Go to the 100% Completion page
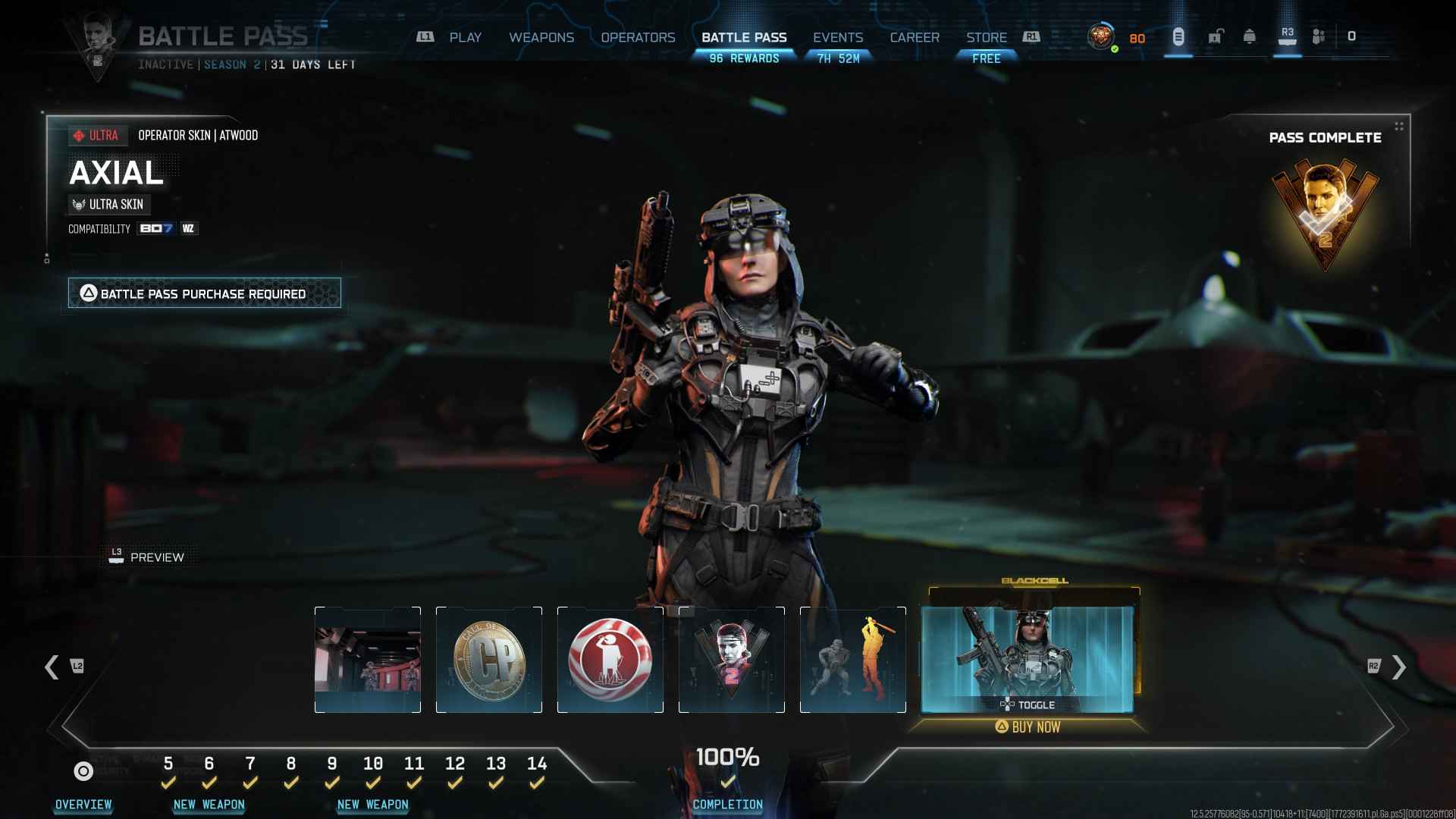 pos(727,777)
